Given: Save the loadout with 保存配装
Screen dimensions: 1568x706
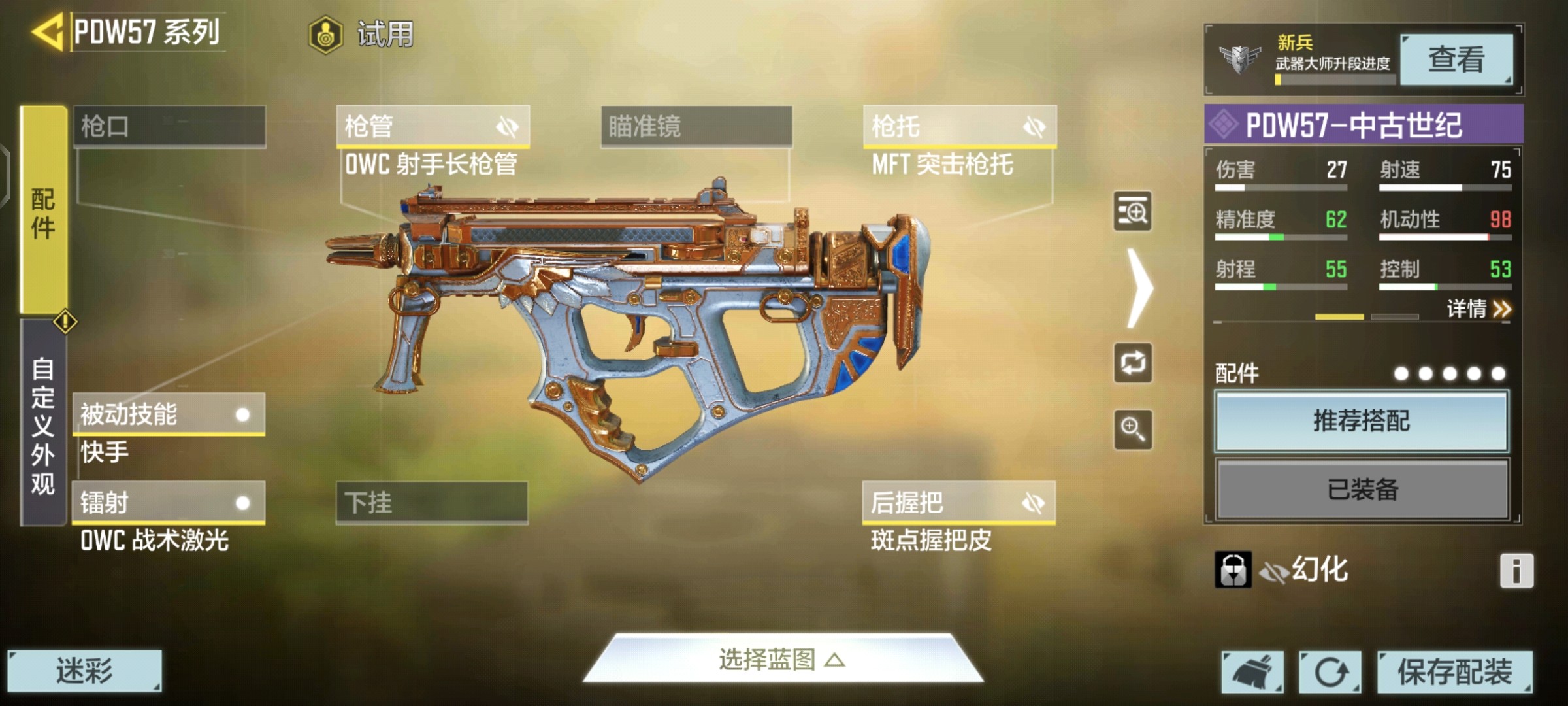Looking at the screenshot, I should pyautogui.click(x=1454, y=672).
